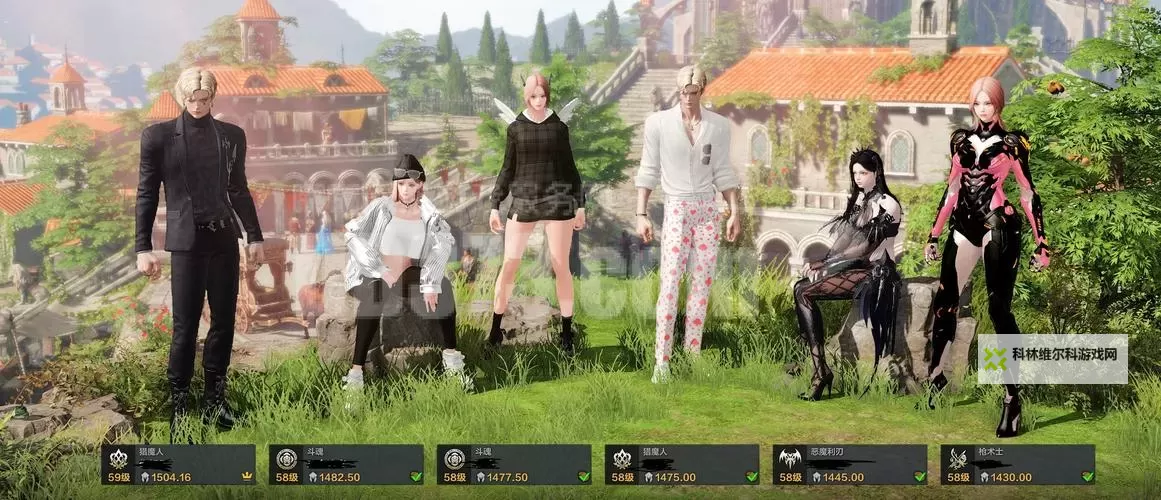Choose the 恶魔利刃 character card
This screenshot has height=500, width=1161.
850,465
